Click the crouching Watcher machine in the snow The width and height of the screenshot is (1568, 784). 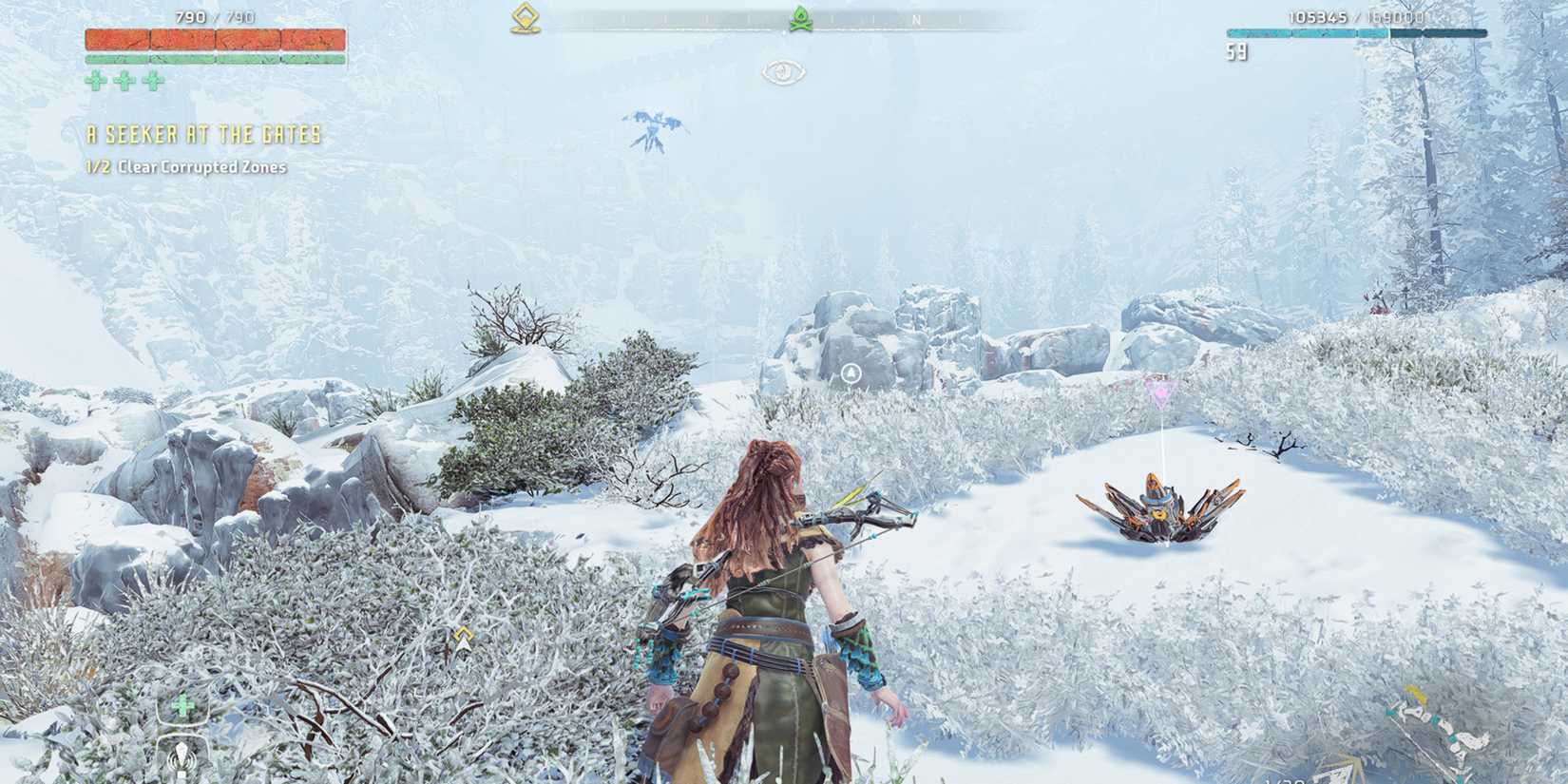1161,513
